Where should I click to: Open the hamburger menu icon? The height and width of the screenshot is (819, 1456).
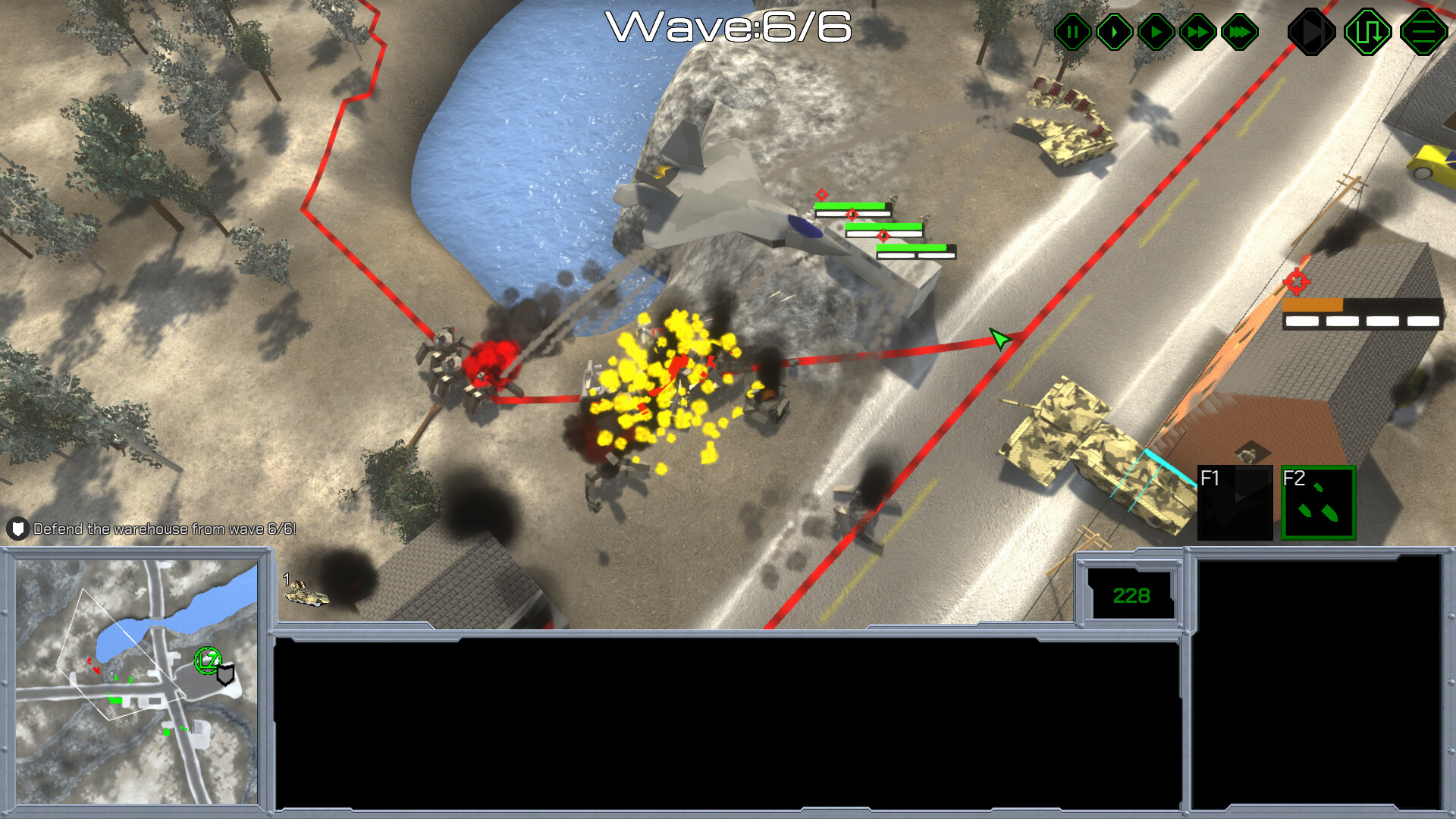point(1424,31)
